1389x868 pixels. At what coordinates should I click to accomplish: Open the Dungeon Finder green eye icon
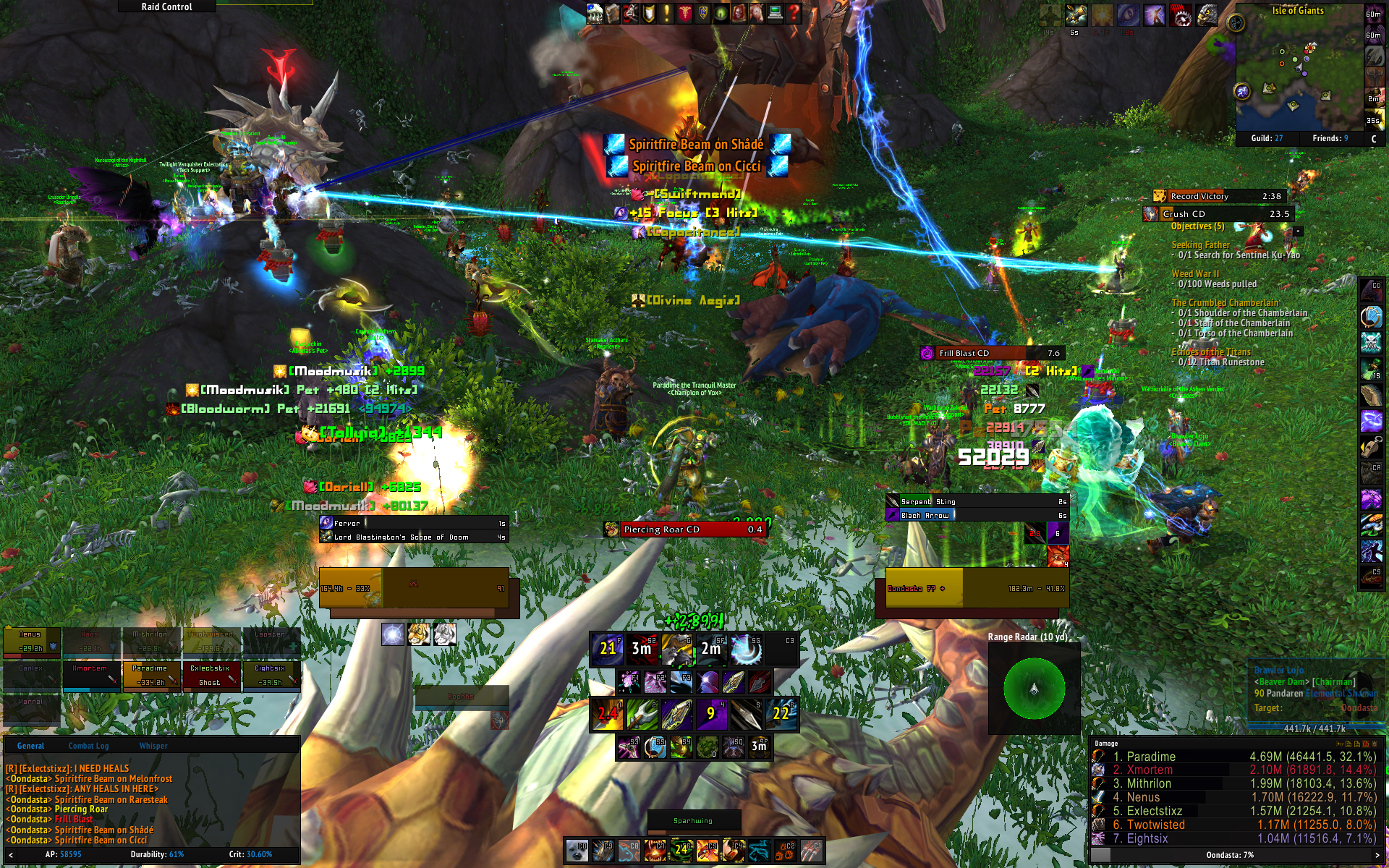coord(721,13)
